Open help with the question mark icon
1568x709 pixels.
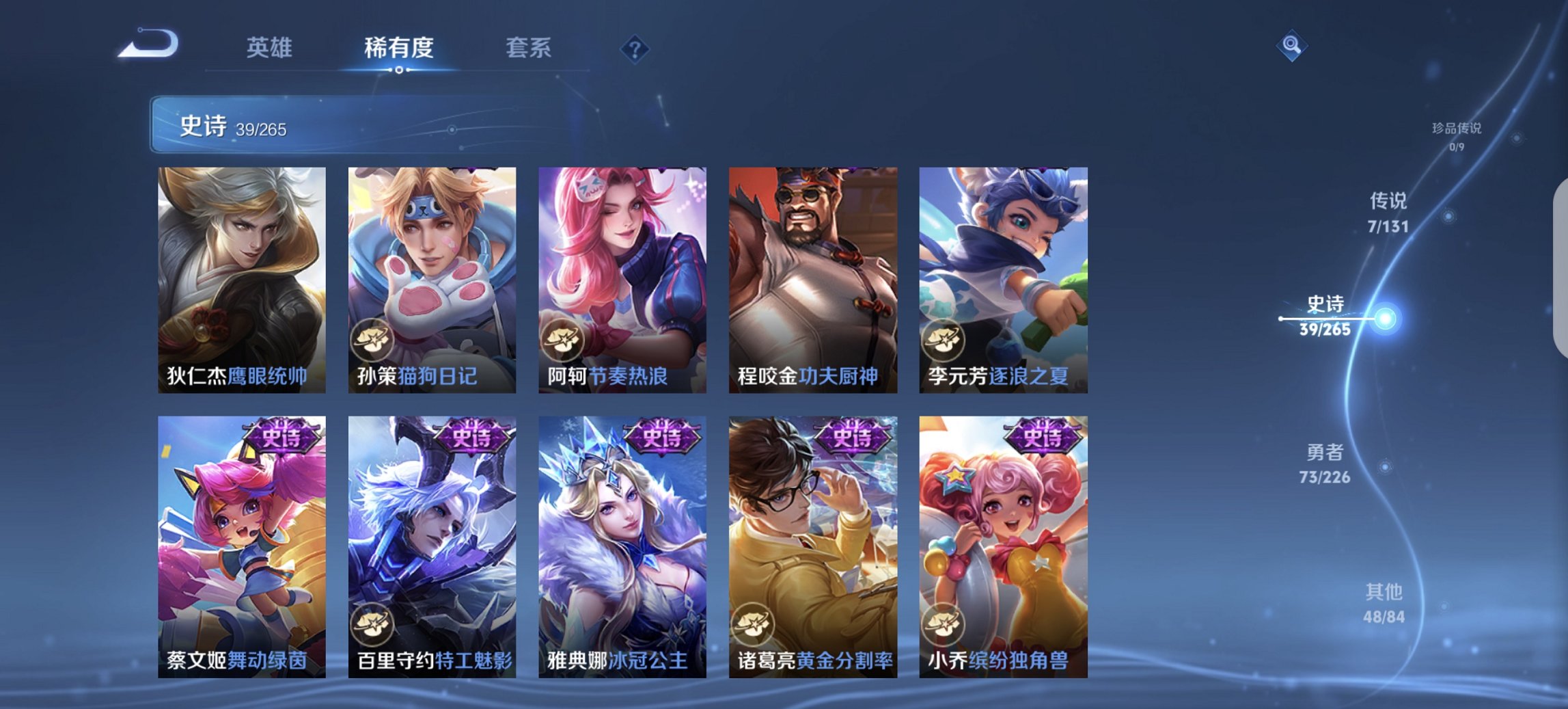click(634, 48)
